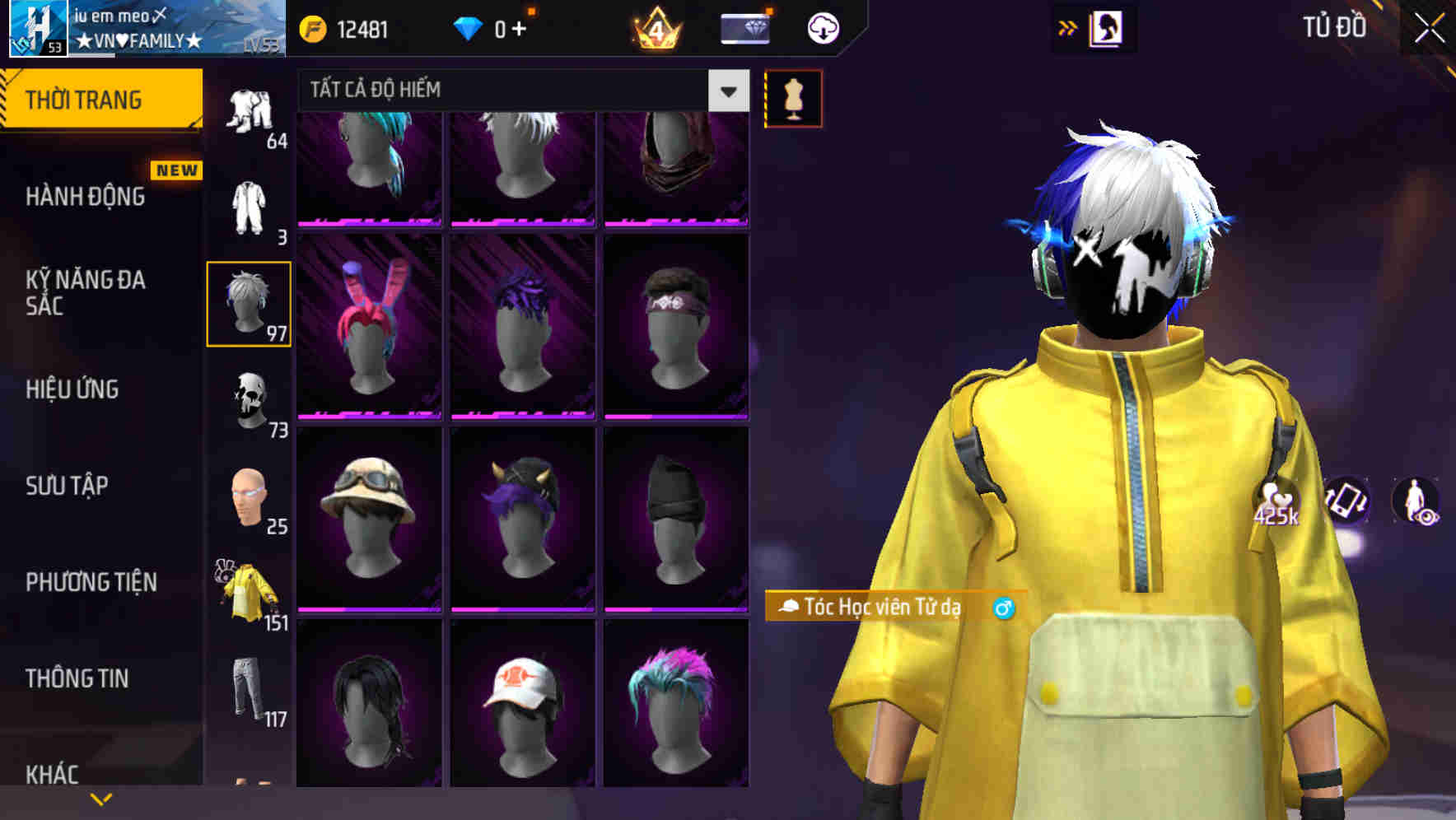Open the masks category with 73 items
The image size is (1456, 820).
click(x=250, y=403)
